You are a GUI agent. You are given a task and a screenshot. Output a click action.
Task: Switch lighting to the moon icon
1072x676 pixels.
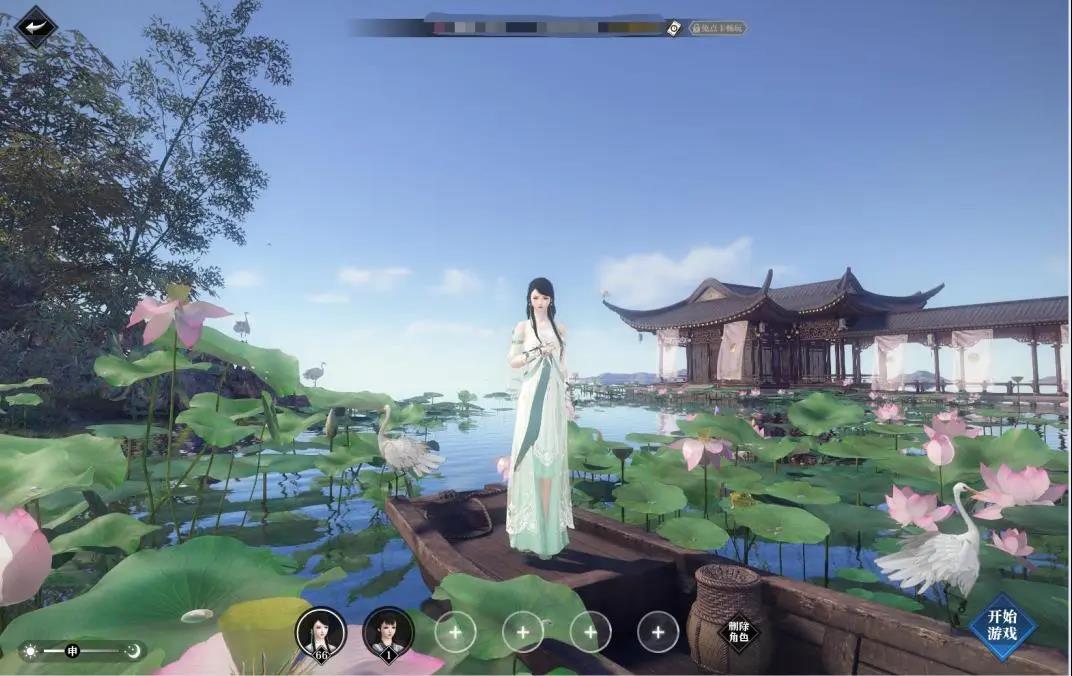[133, 651]
